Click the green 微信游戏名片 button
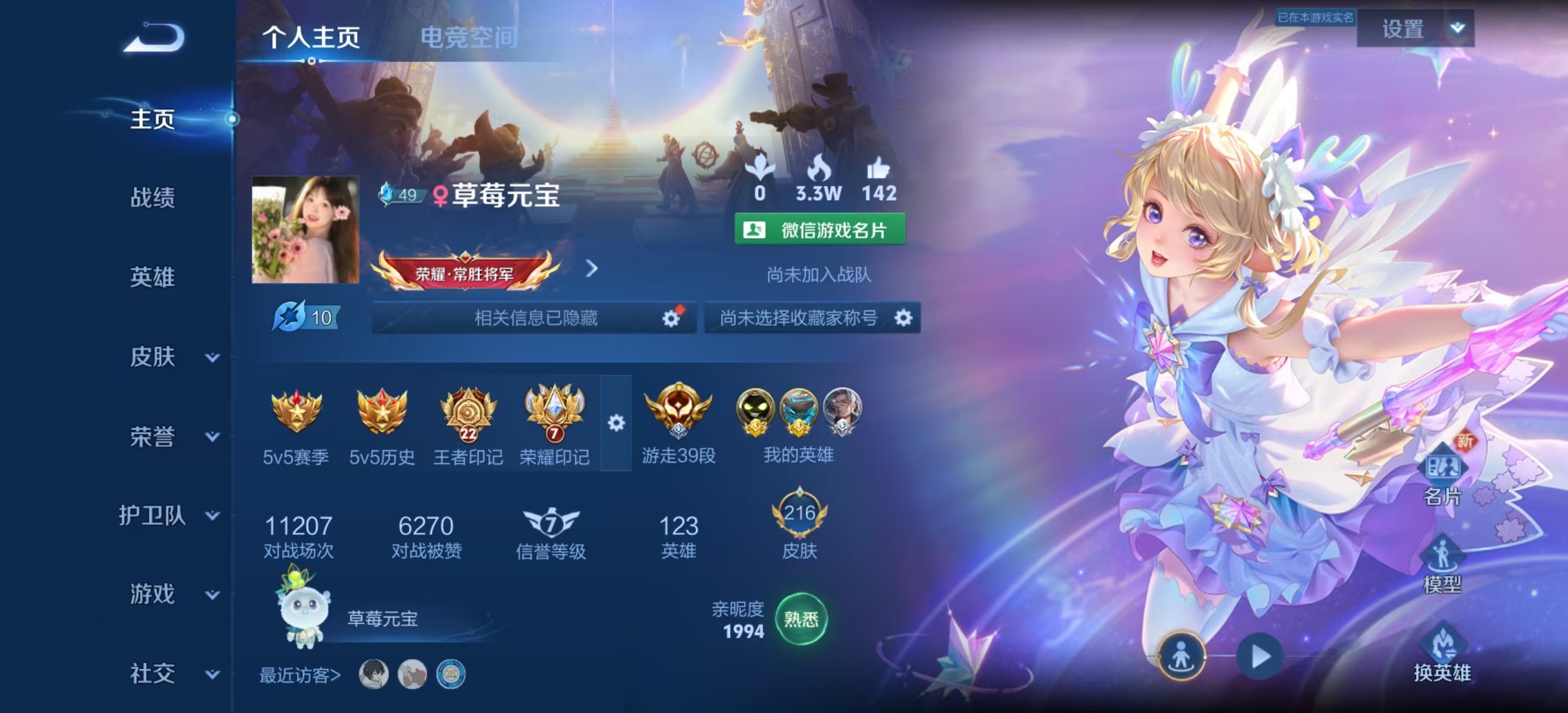This screenshot has width=1568, height=713. (820, 230)
